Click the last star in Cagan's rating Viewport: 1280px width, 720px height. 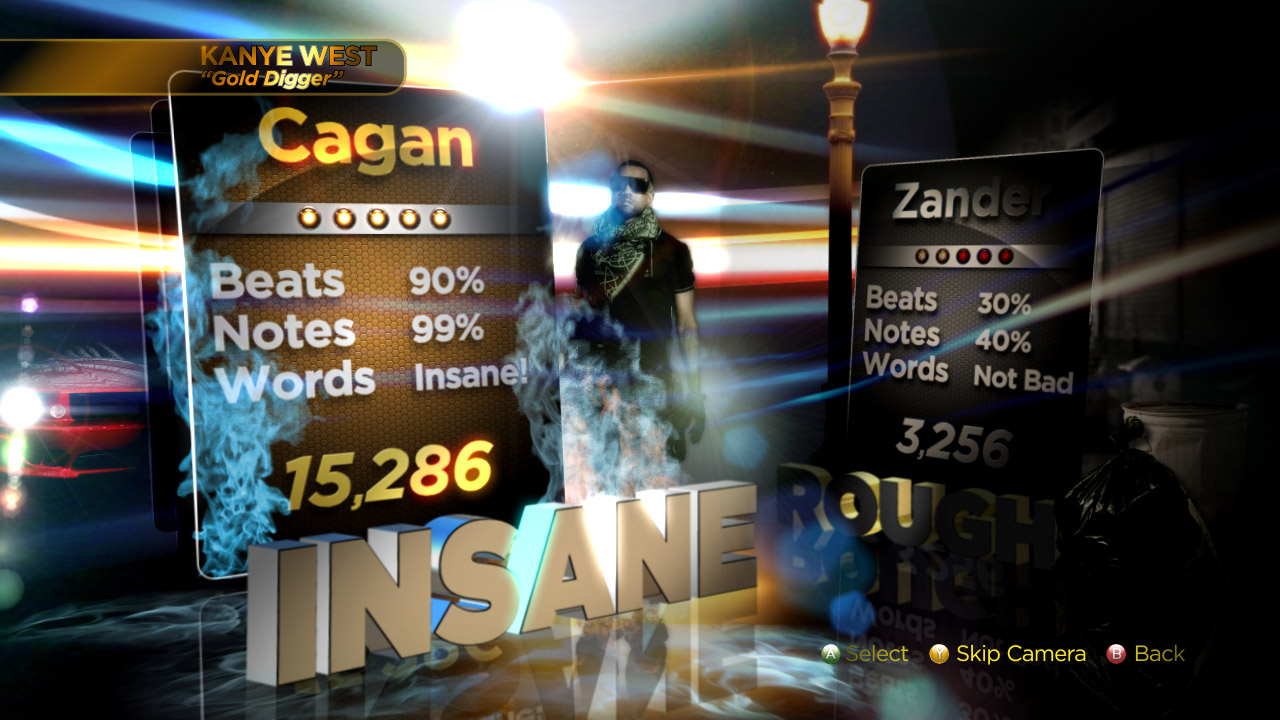click(443, 216)
